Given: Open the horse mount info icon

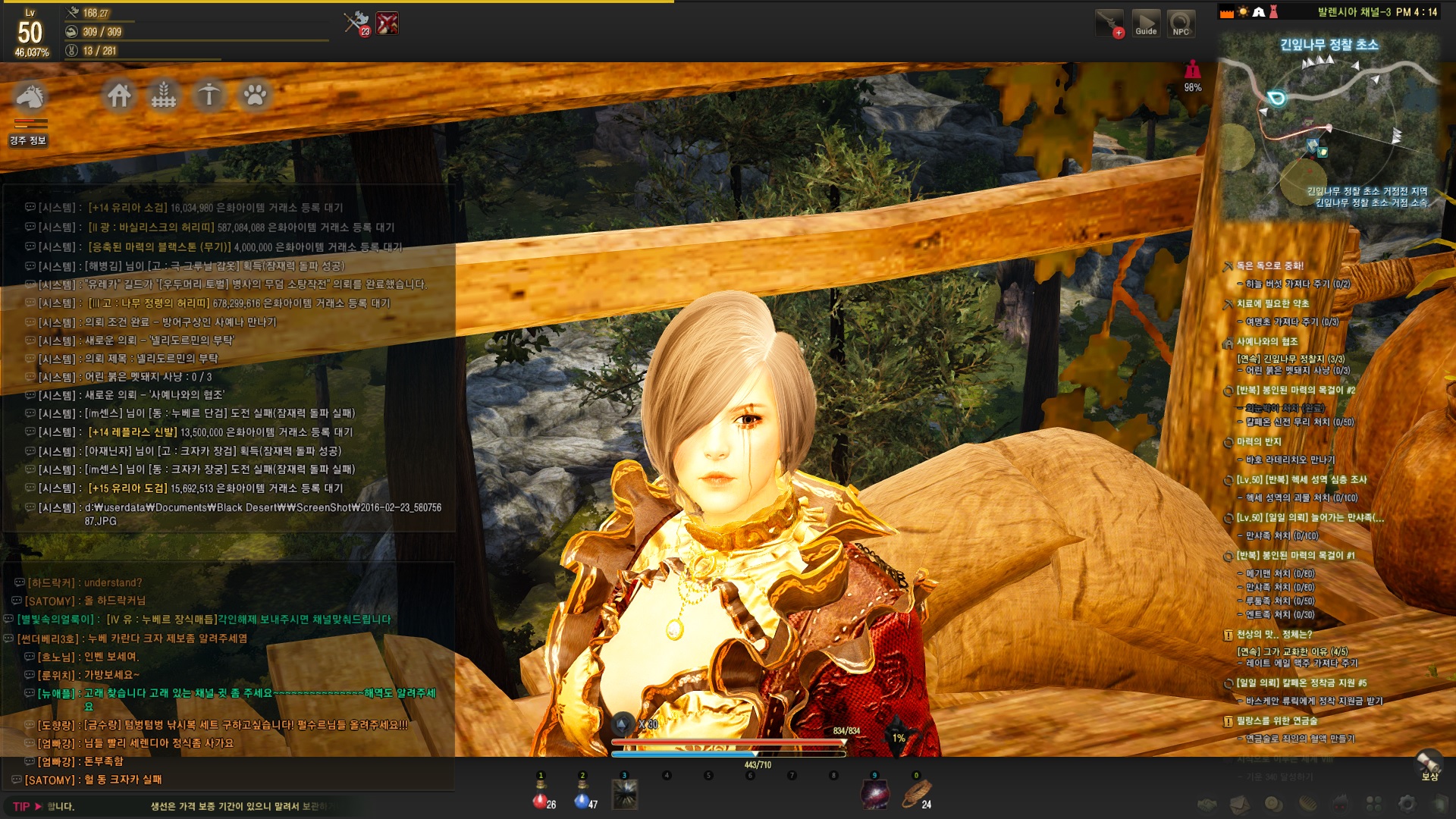Looking at the screenshot, I should pos(30,97).
